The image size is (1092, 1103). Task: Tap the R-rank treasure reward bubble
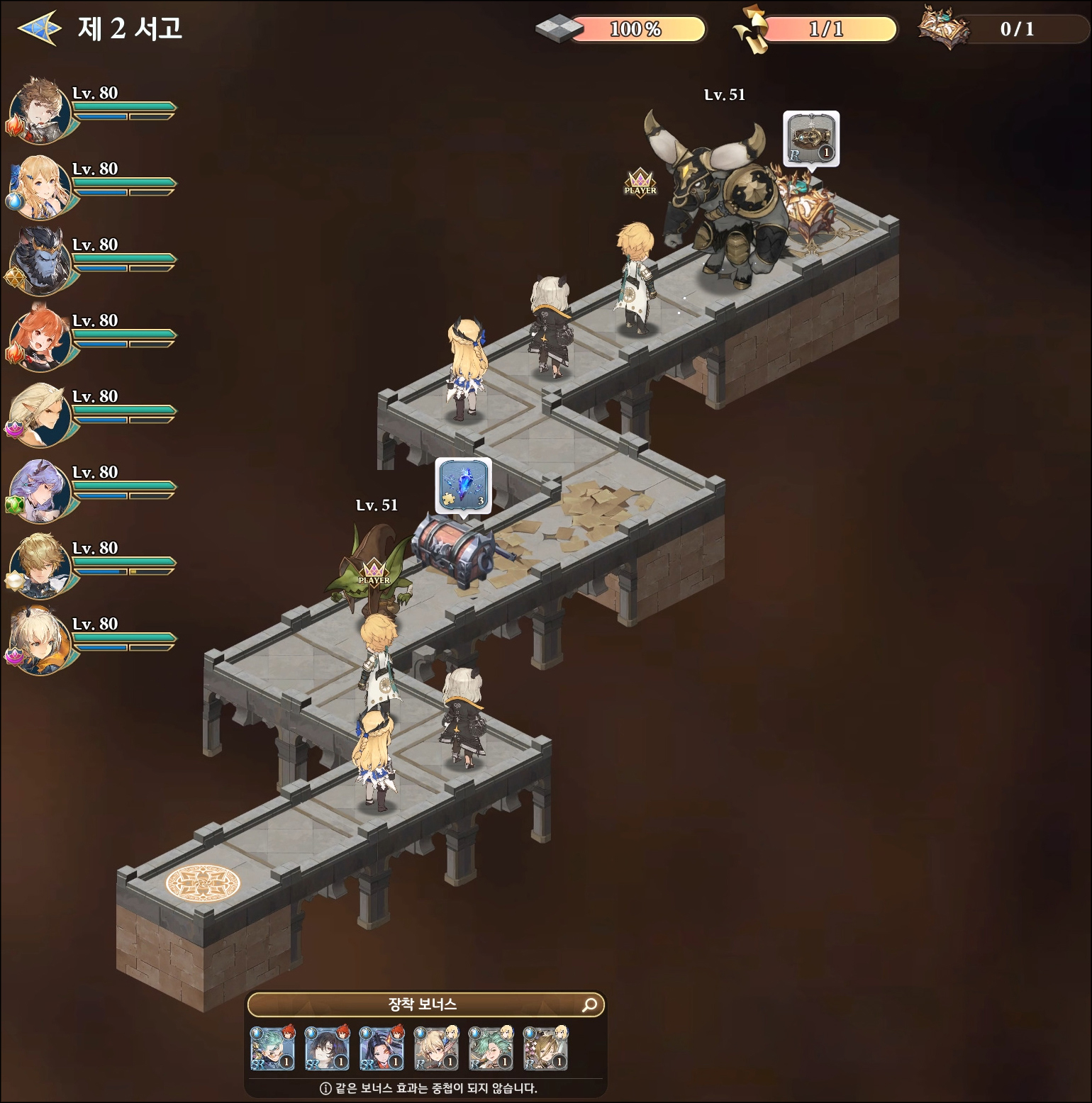pyautogui.click(x=811, y=139)
